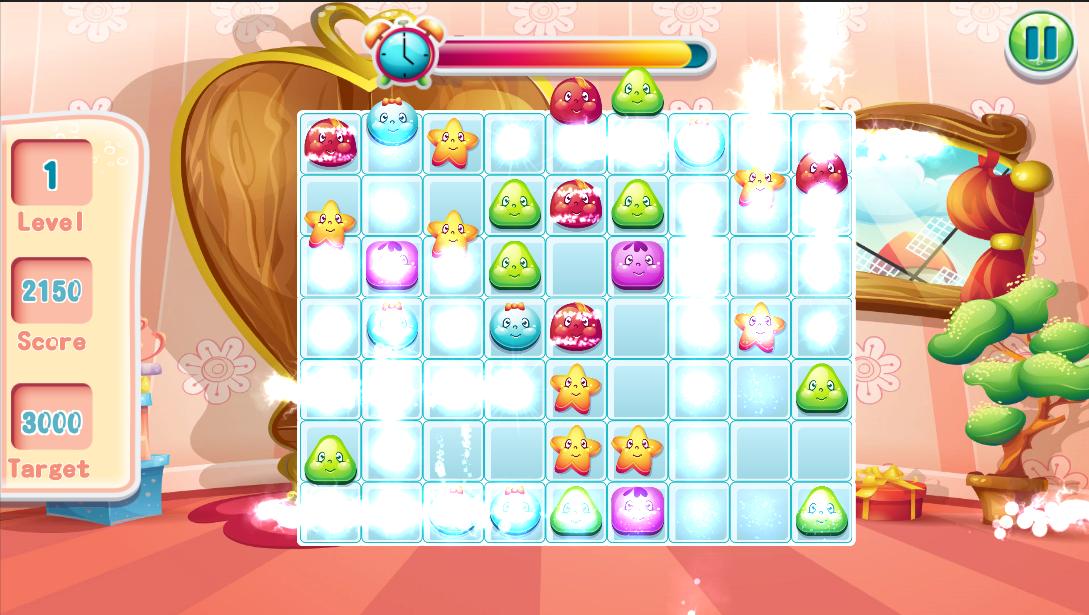Select the red jelly between two green jellies
The image size is (1089, 615).
[x=576, y=204]
